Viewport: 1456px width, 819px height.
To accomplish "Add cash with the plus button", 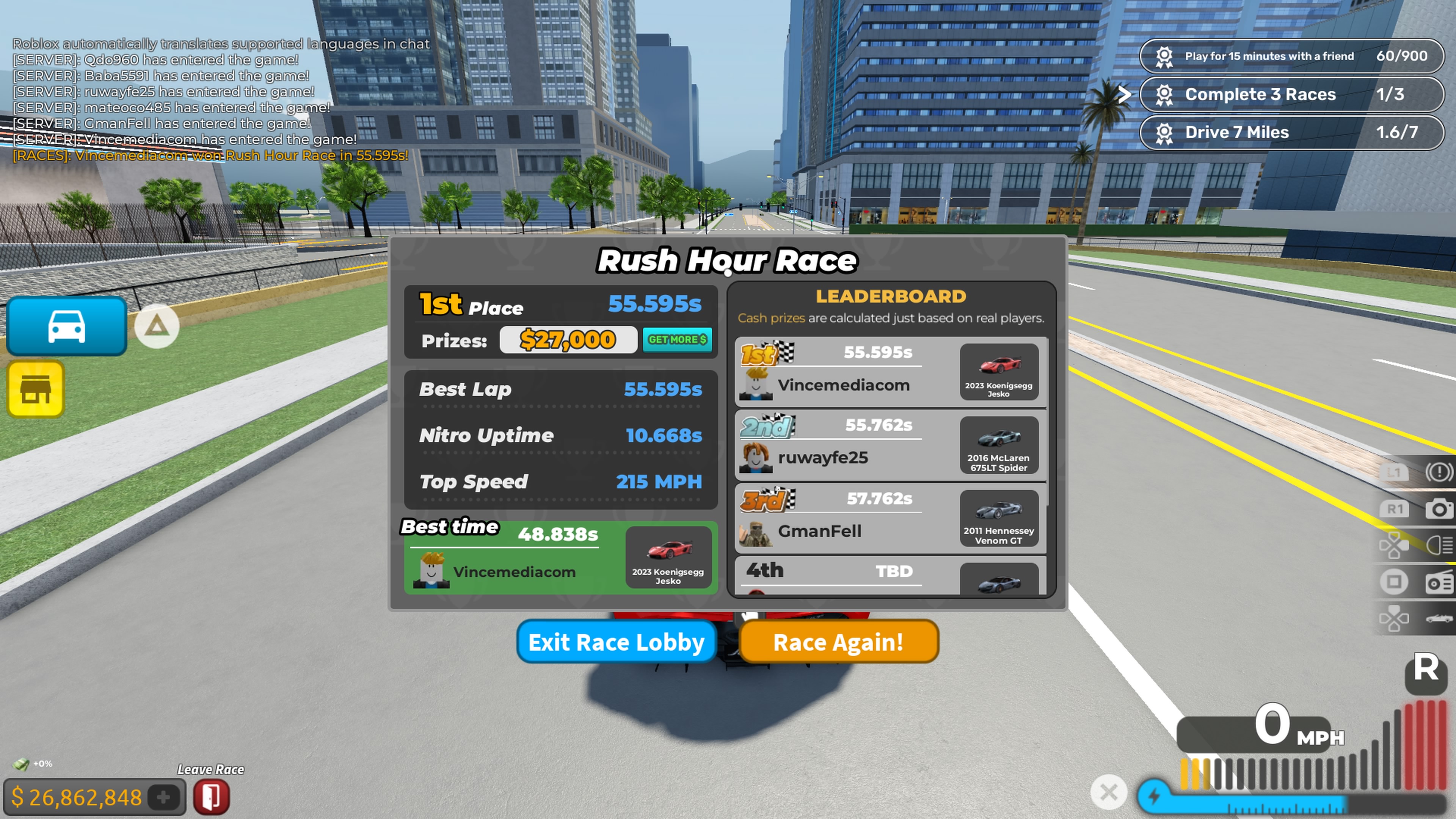I will [x=164, y=797].
